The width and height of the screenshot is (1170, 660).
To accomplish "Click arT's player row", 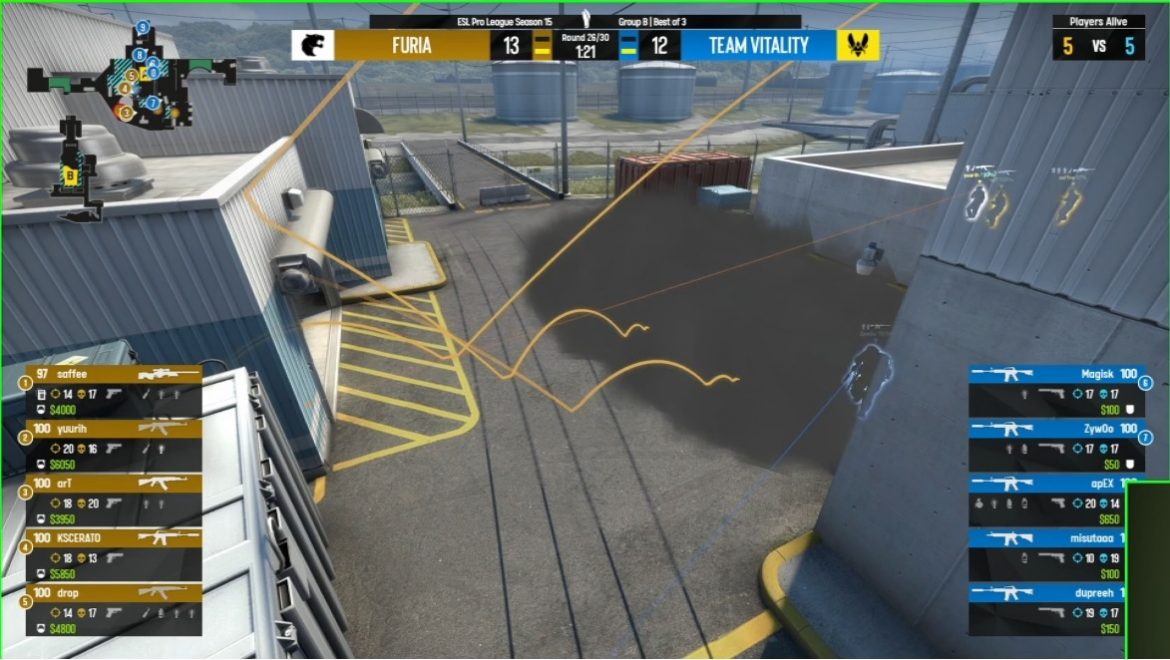I will coord(114,500).
